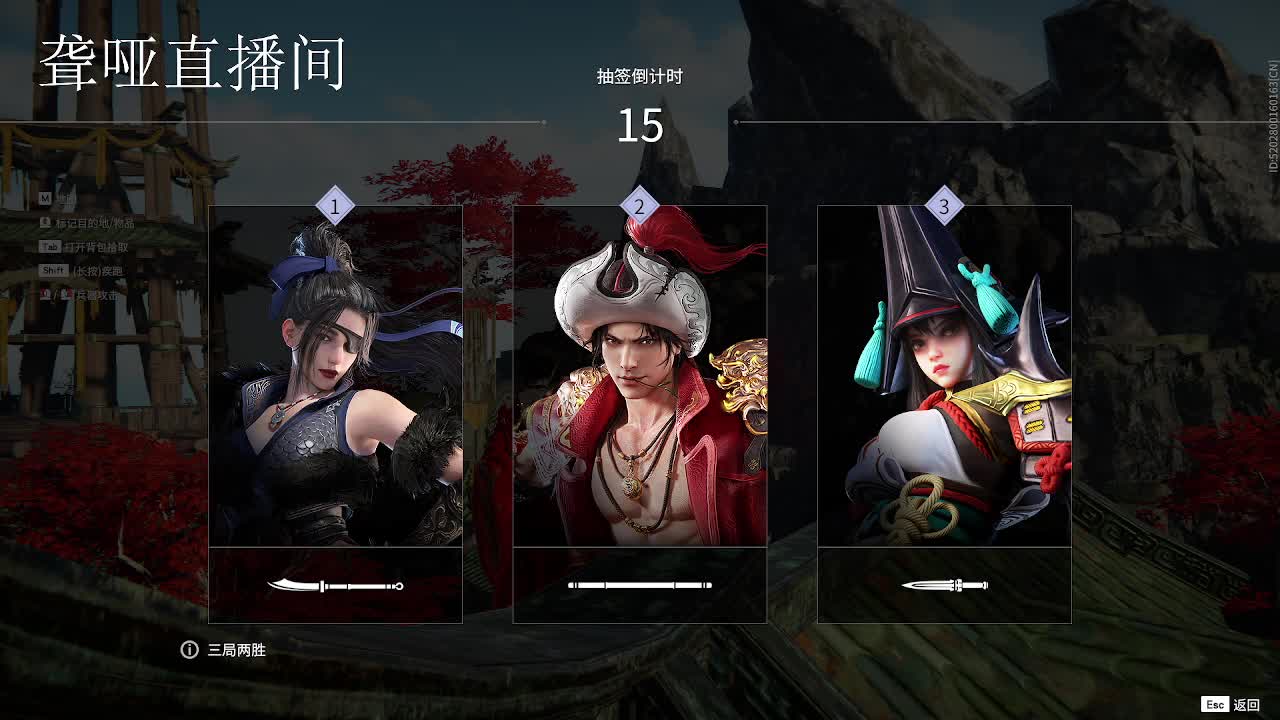Click the mouse icon for 兵器攻击
Viewport: 1280px width, 720px height.
click(45, 293)
